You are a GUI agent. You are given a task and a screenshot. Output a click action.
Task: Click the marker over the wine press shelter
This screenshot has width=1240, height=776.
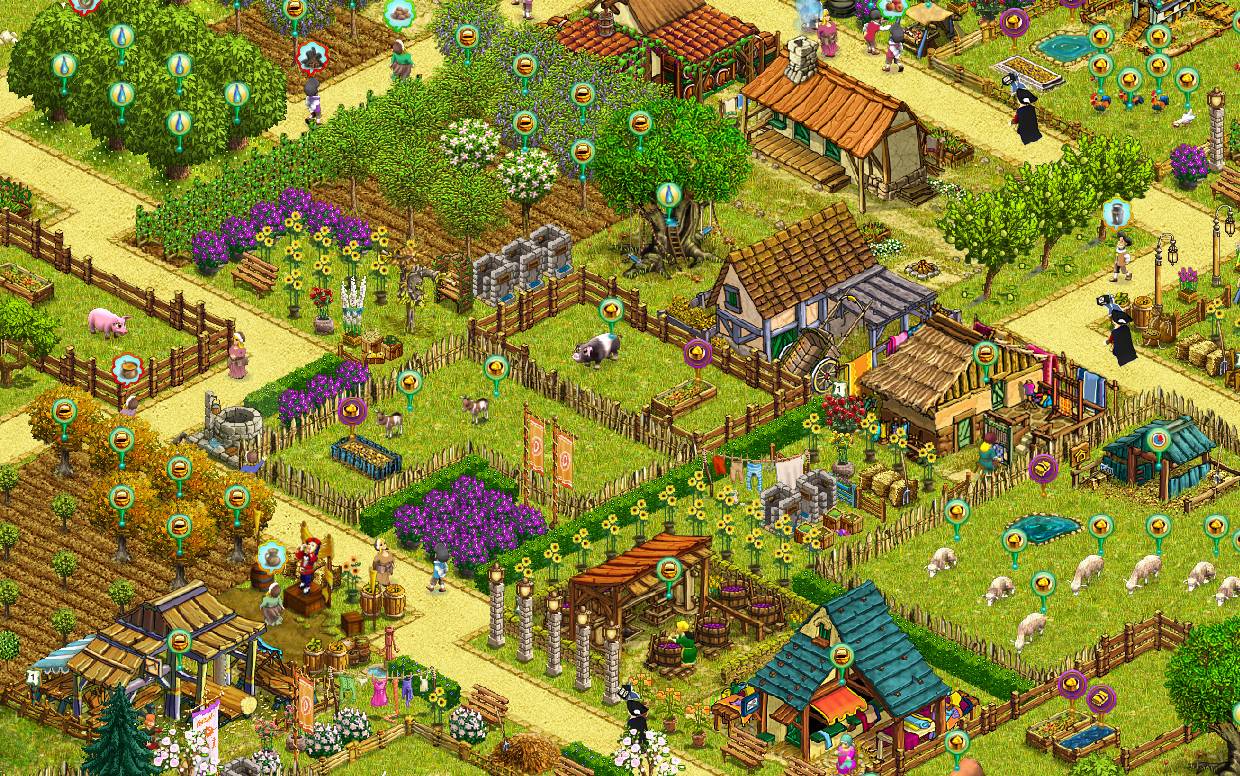[x=669, y=570]
